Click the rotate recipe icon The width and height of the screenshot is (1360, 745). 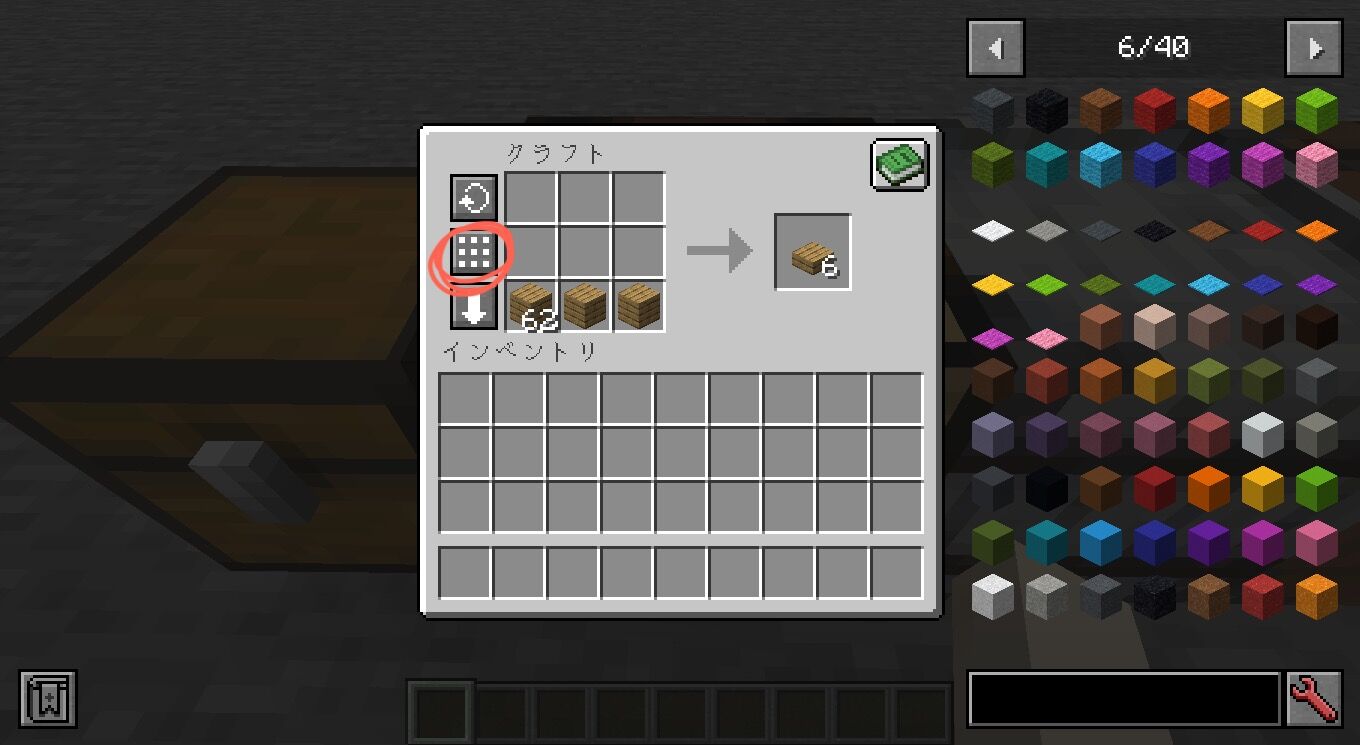[x=473, y=198]
